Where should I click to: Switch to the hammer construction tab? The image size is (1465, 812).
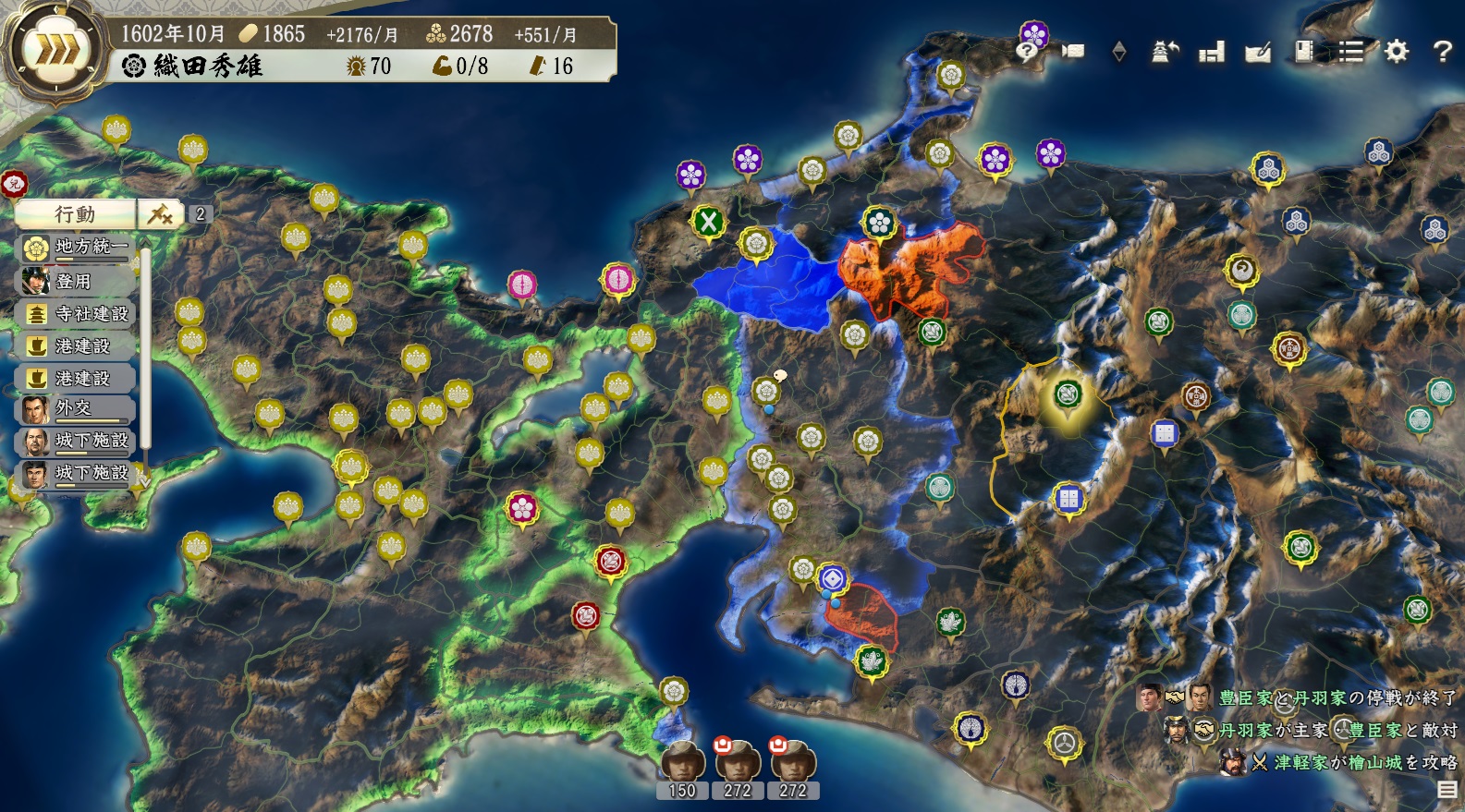point(161,214)
